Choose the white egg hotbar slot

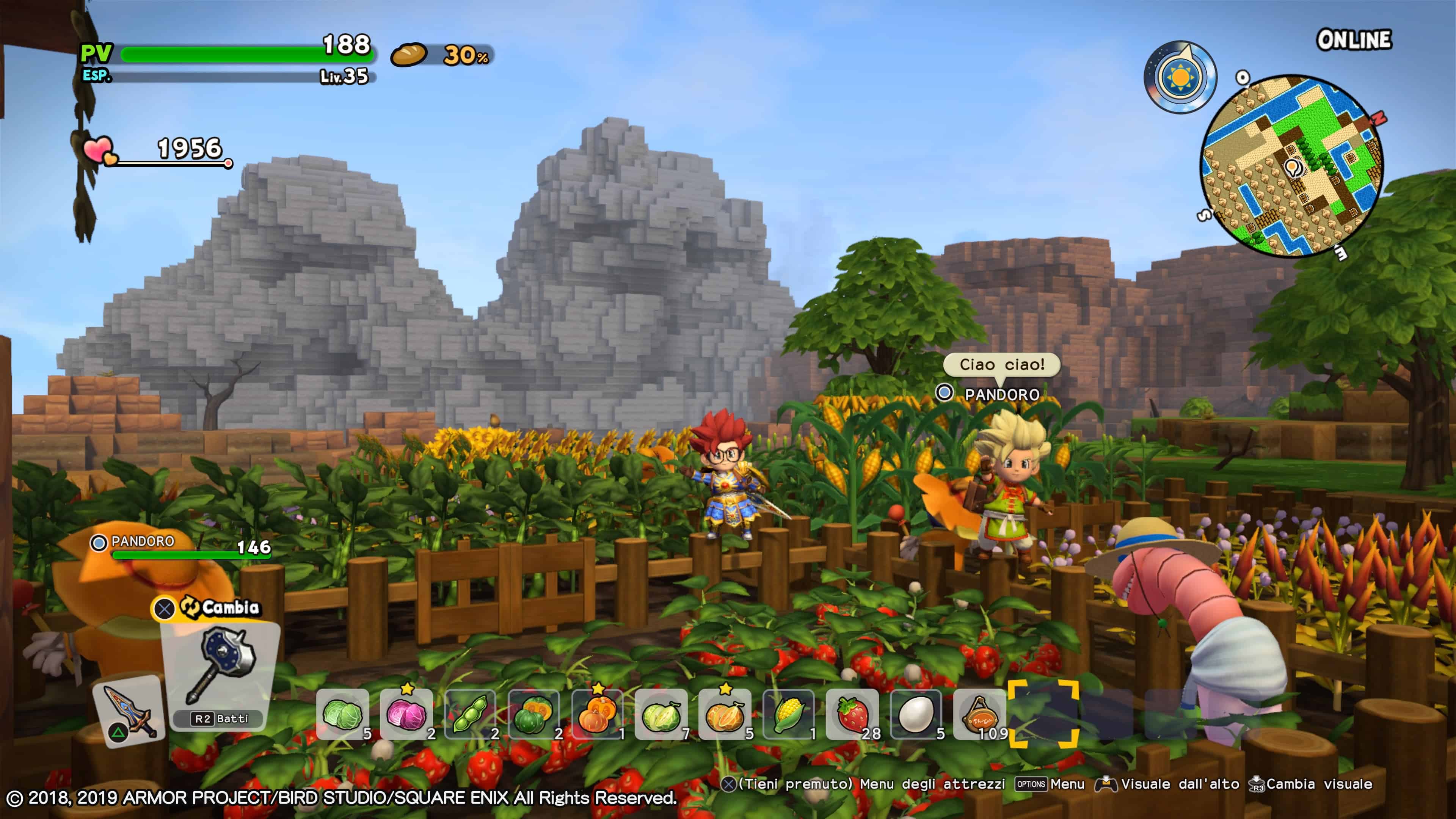click(916, 714)
